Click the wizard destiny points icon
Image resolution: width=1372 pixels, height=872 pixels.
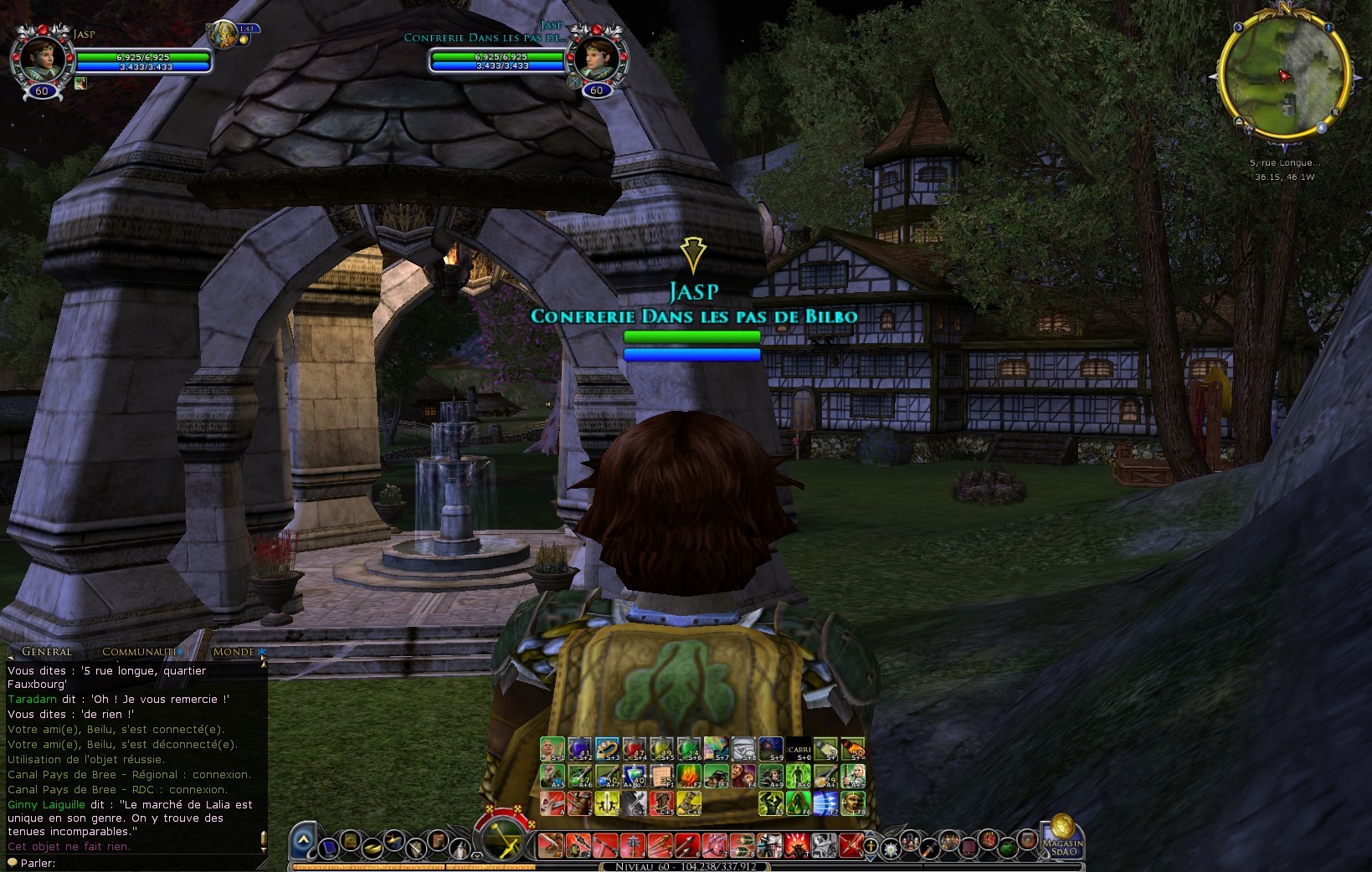[x=459, y=849]
